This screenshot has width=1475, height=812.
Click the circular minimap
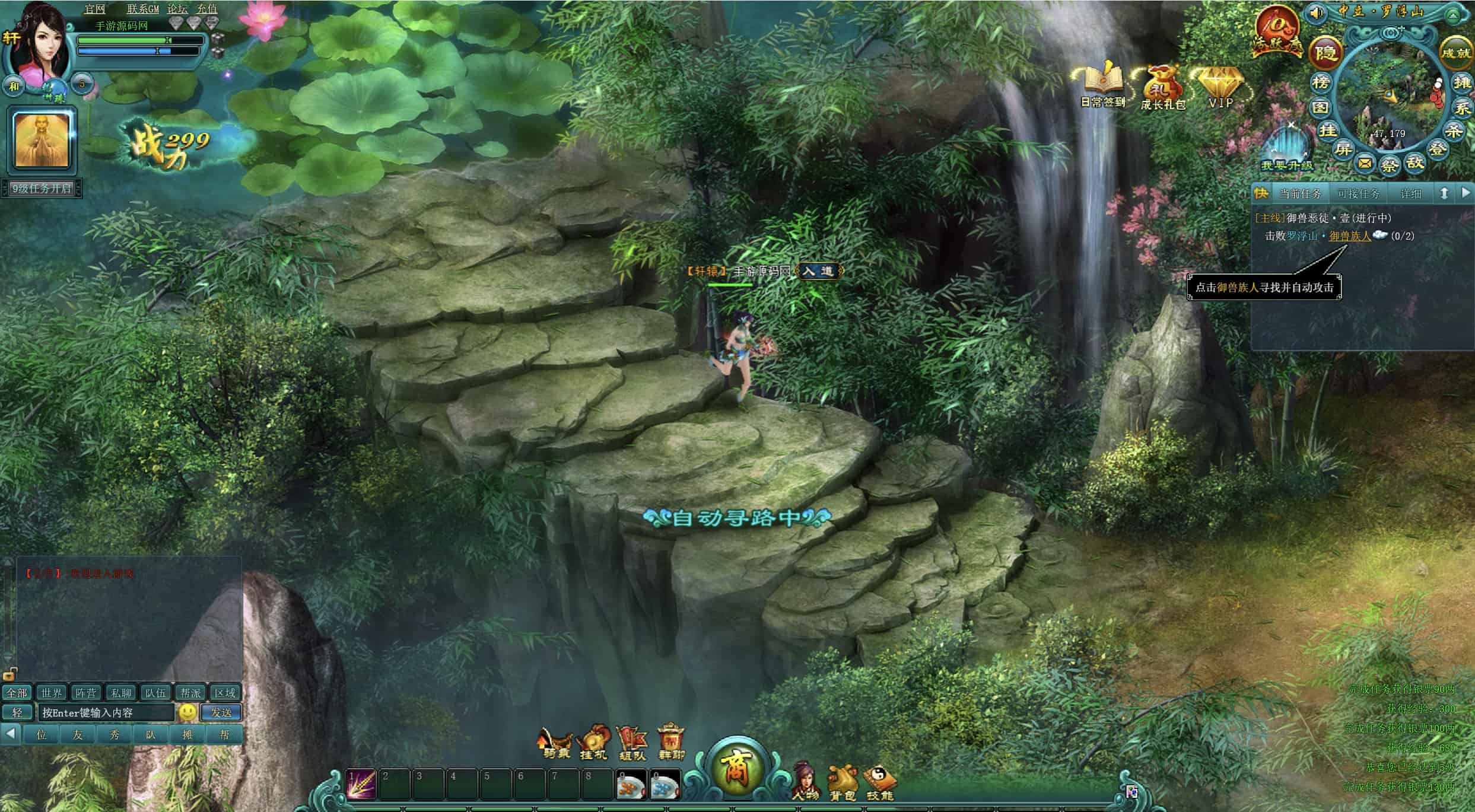tap(1390, 95)
